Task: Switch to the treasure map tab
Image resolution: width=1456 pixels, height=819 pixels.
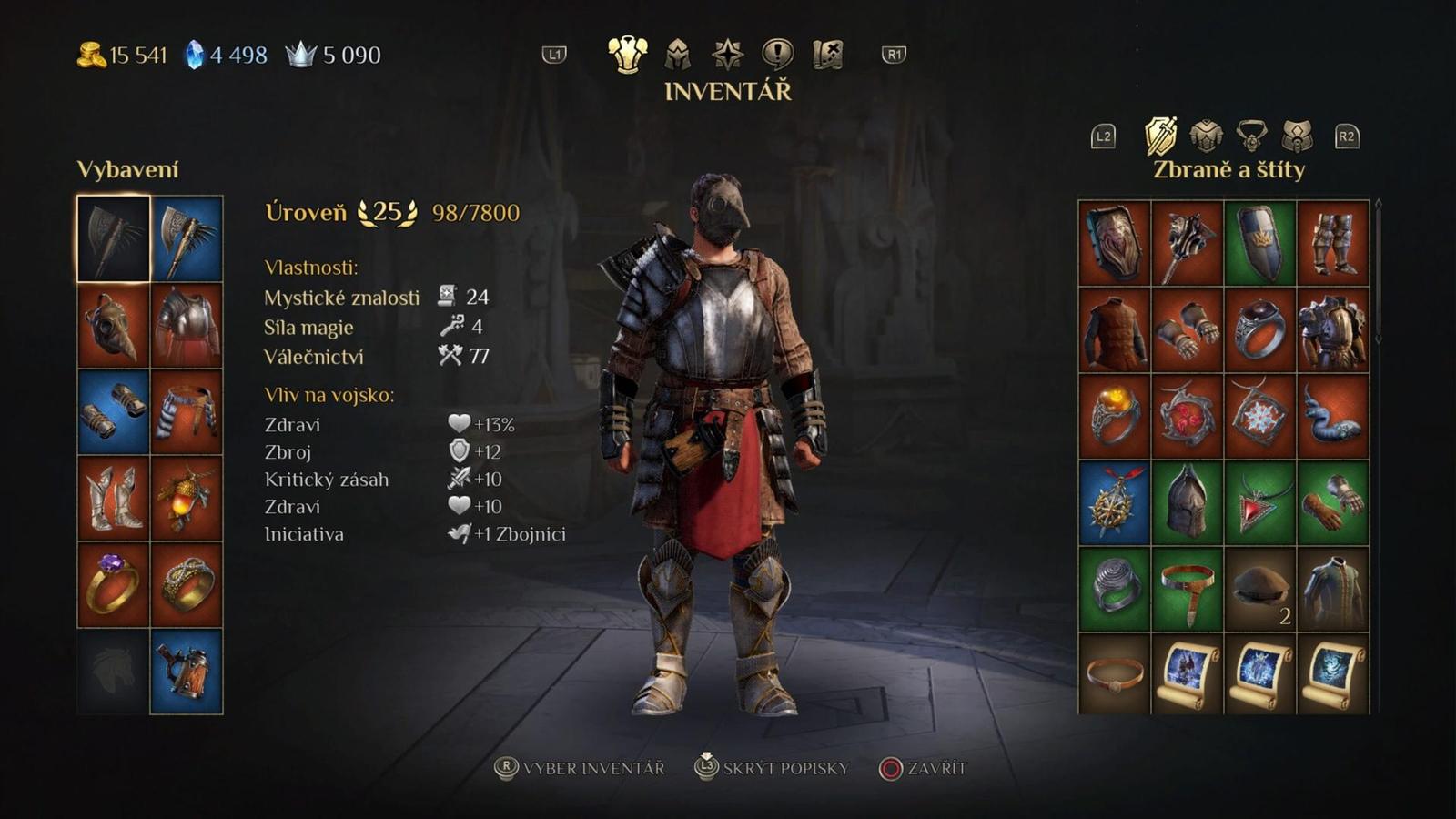Action: [x=827, y=56]
